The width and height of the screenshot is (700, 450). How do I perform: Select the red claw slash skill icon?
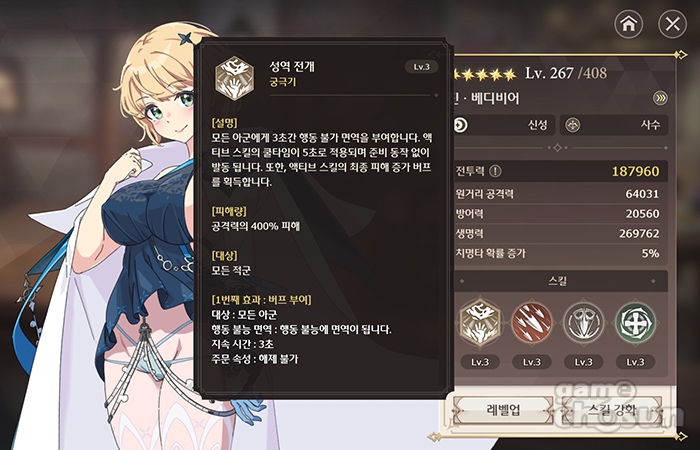532,323
